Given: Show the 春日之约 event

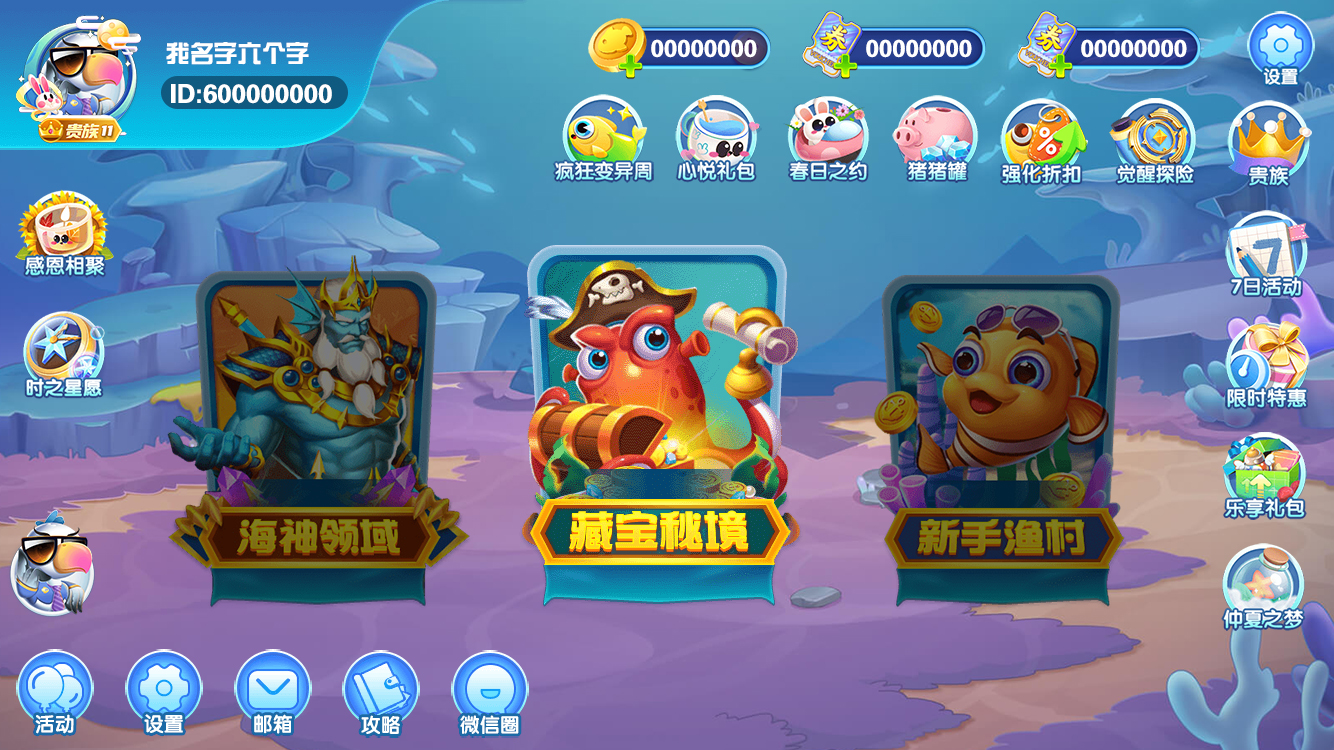Looking at the screenshot, I should click(828, 140).
